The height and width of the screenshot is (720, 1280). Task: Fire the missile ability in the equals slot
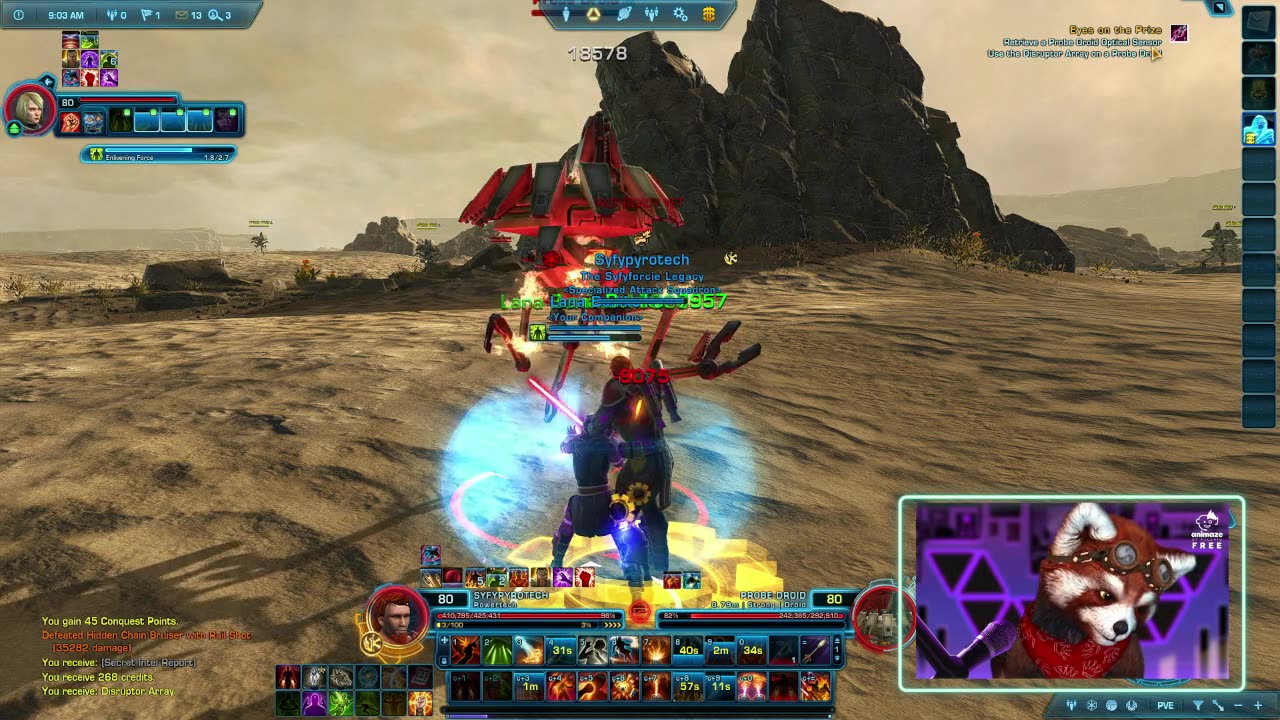pyautogui.click(x=815, y=651)
